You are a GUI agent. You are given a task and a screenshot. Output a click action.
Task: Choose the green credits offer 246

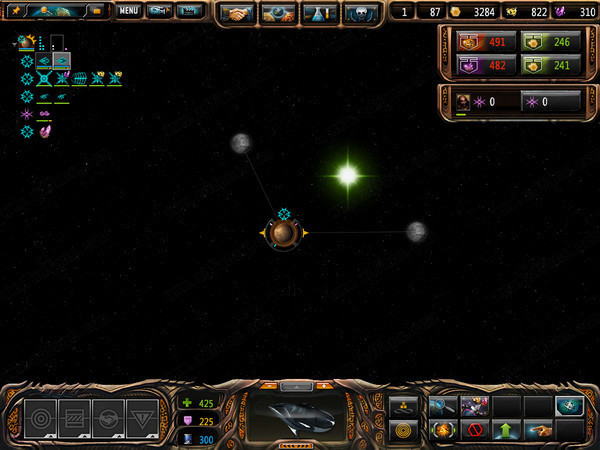coord(551,42)
